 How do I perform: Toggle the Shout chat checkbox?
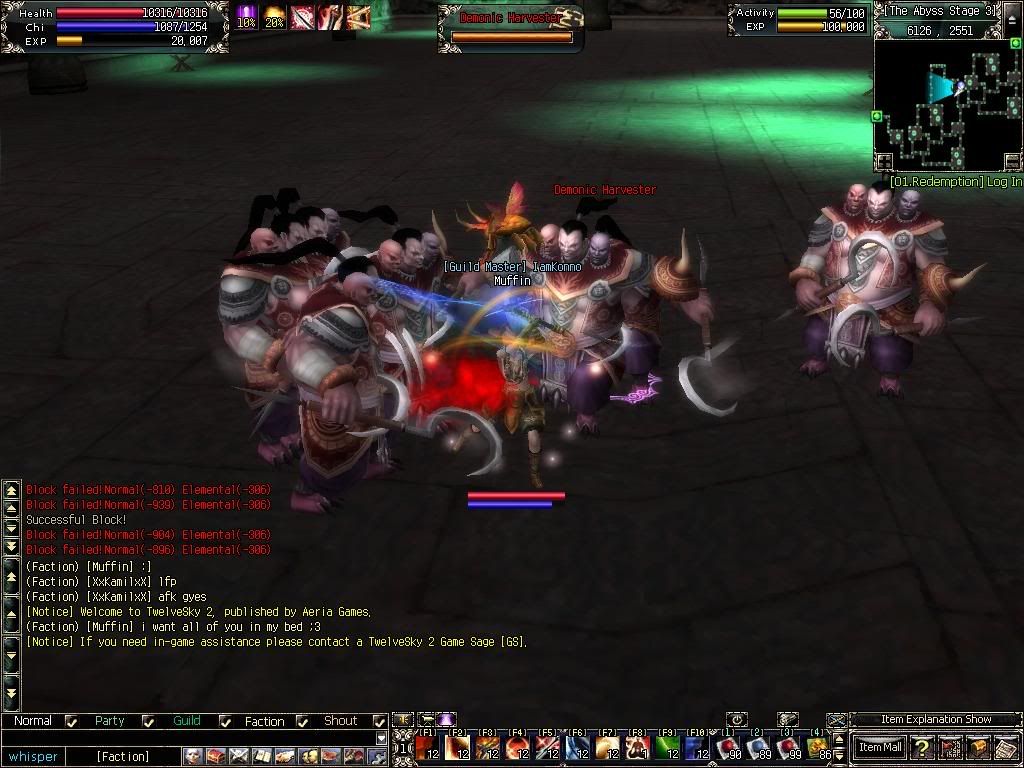pos(380,721)
